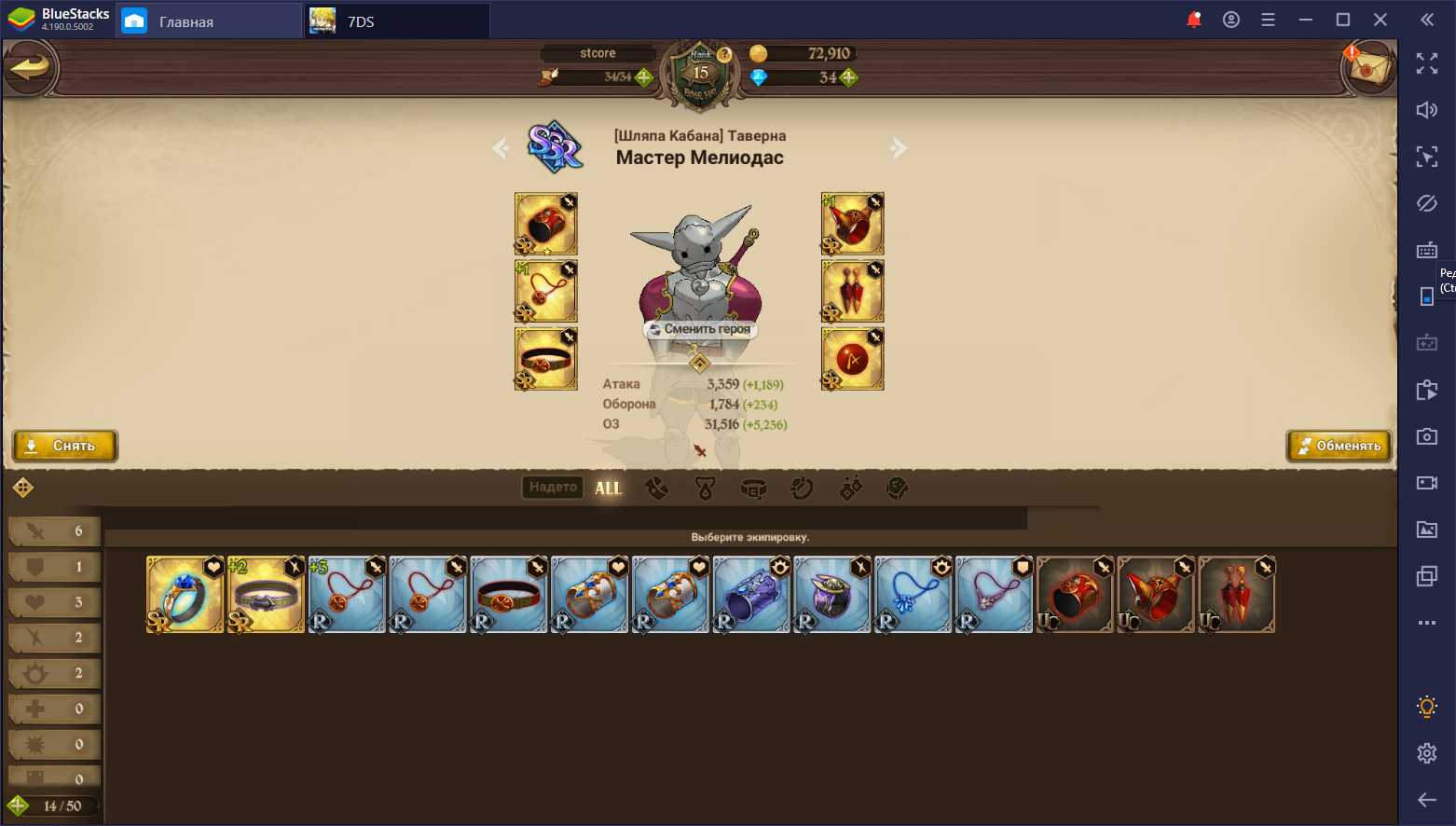Select the equipped red rune stone slot

coord(852,359)
